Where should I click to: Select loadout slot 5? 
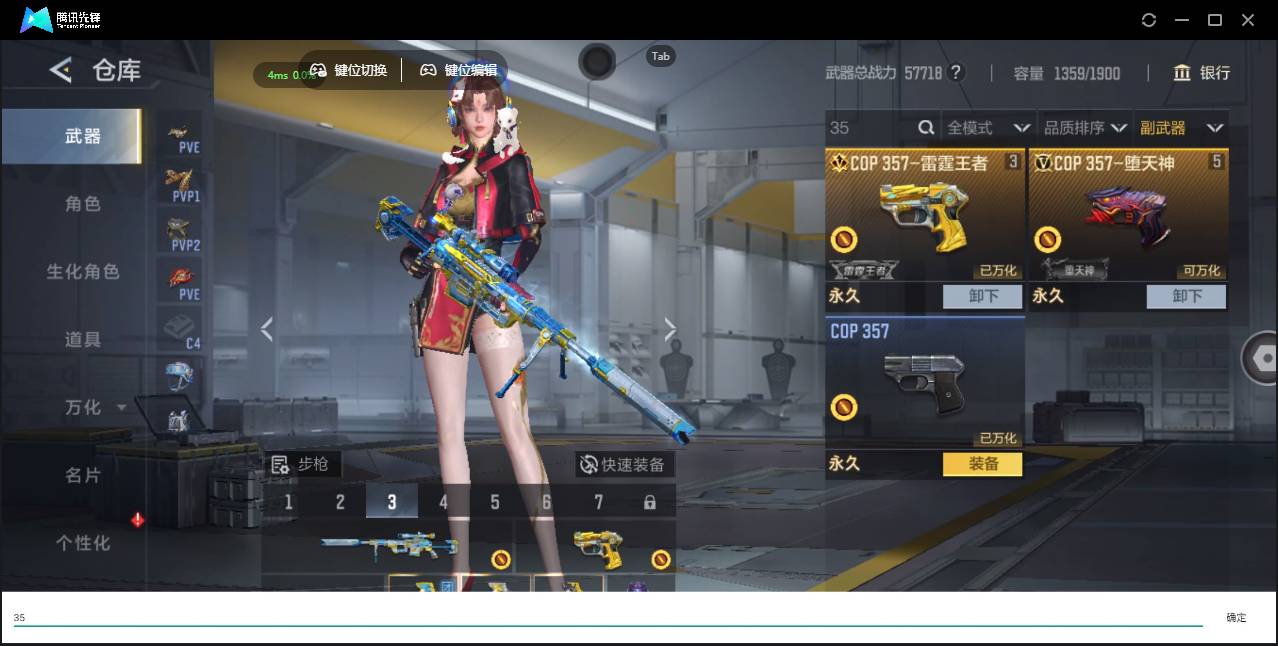tap(495, 502)
